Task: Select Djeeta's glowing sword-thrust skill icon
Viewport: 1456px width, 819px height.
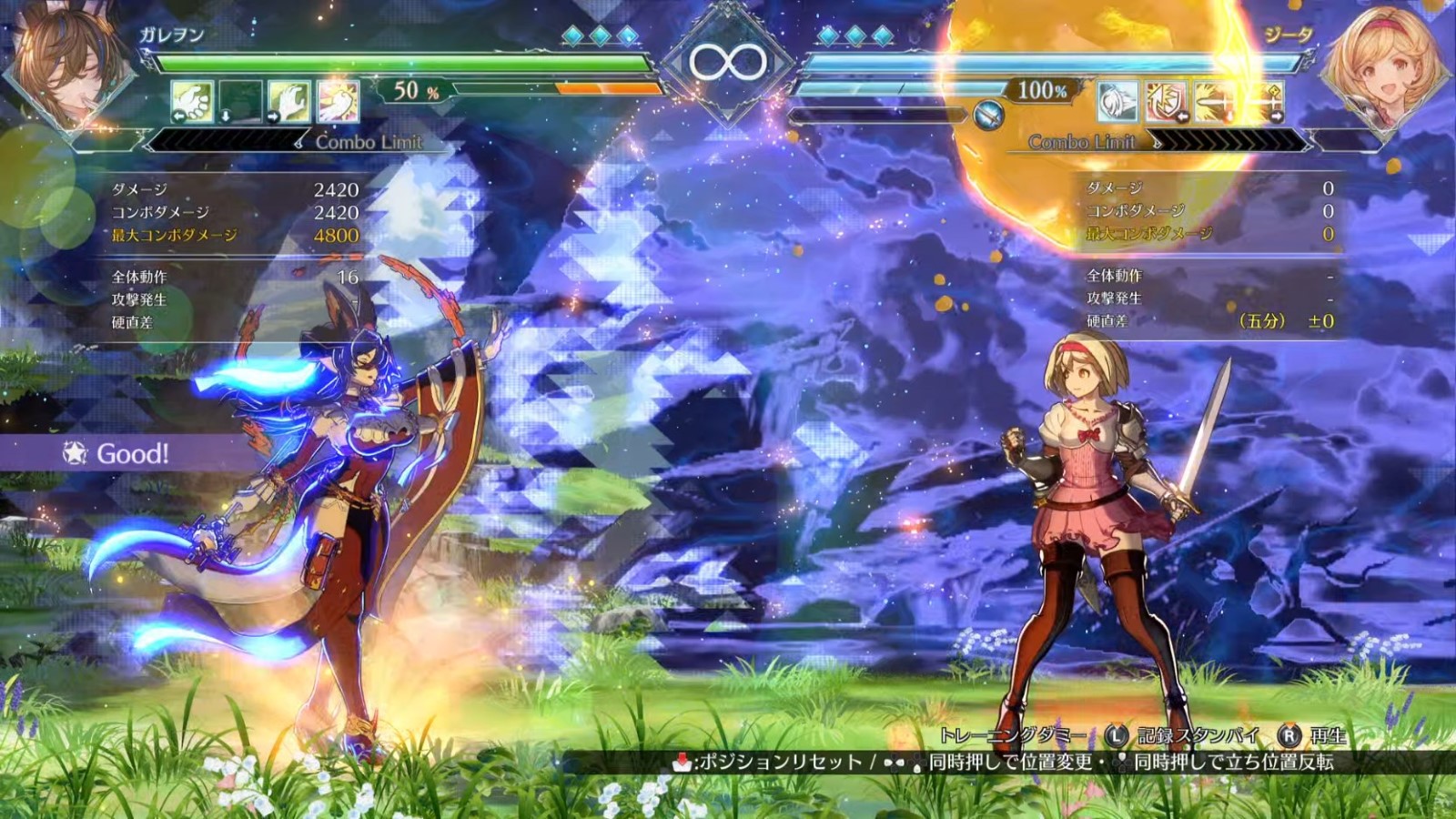Action: pos(1214,101)
